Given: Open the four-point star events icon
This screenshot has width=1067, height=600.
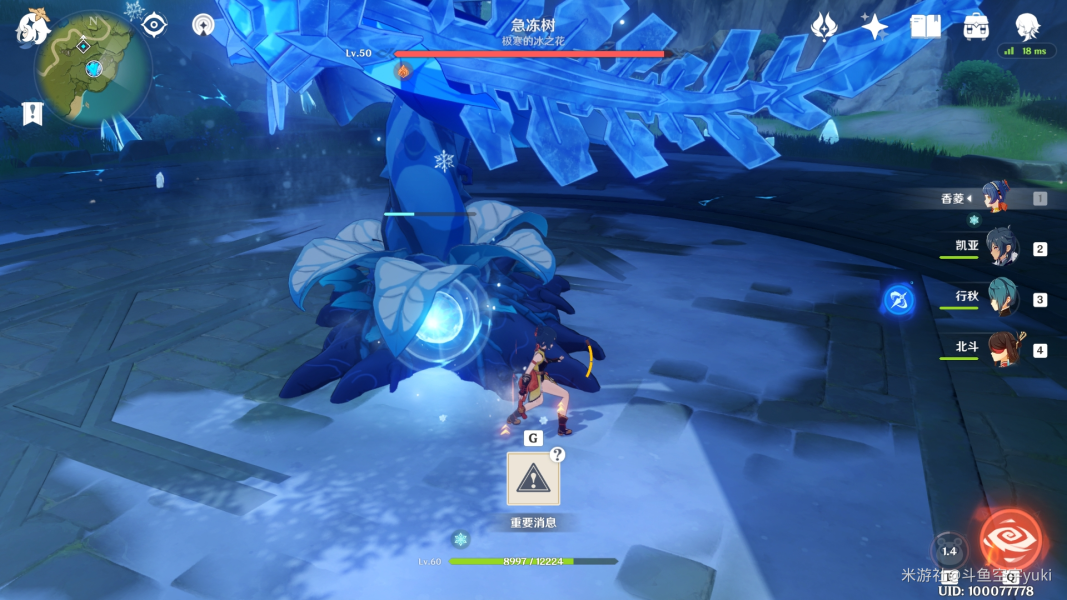Looking at the screenshot, I should pos(874,27).
